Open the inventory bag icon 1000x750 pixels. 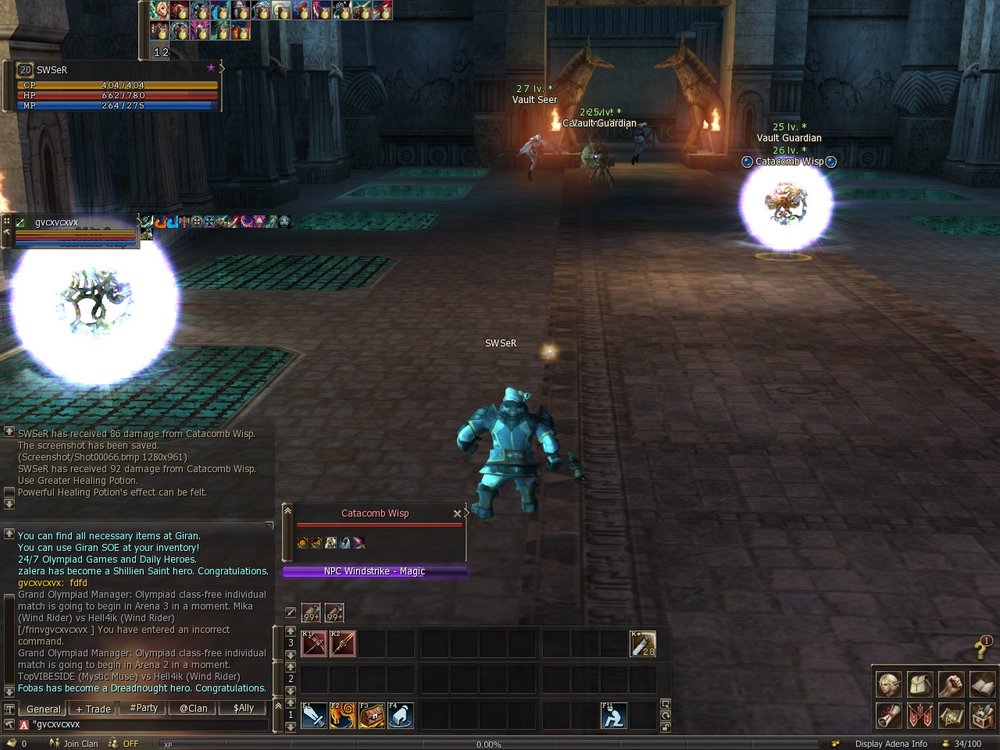(x=919, y=684)
